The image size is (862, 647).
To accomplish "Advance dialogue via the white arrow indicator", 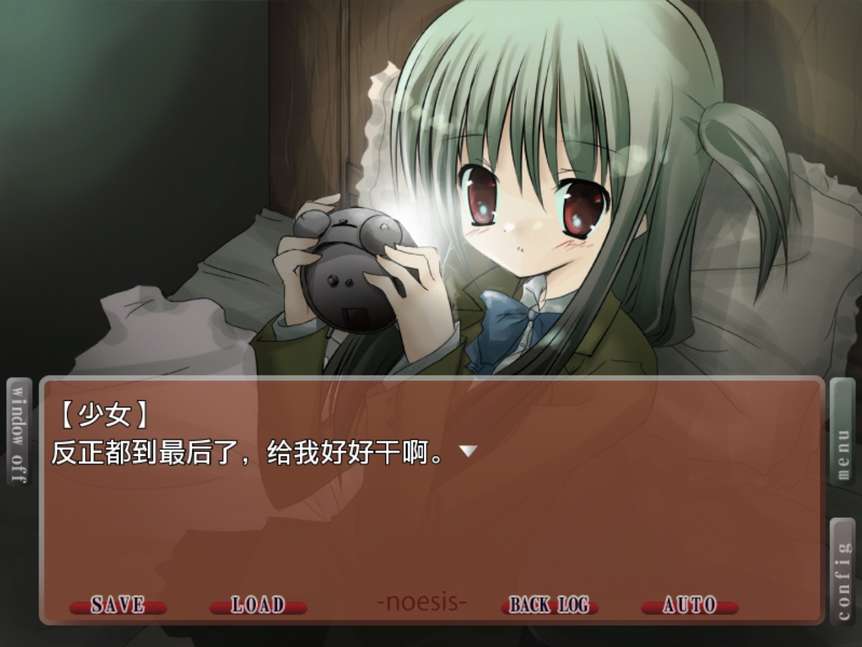I will (x=467, y=452).
